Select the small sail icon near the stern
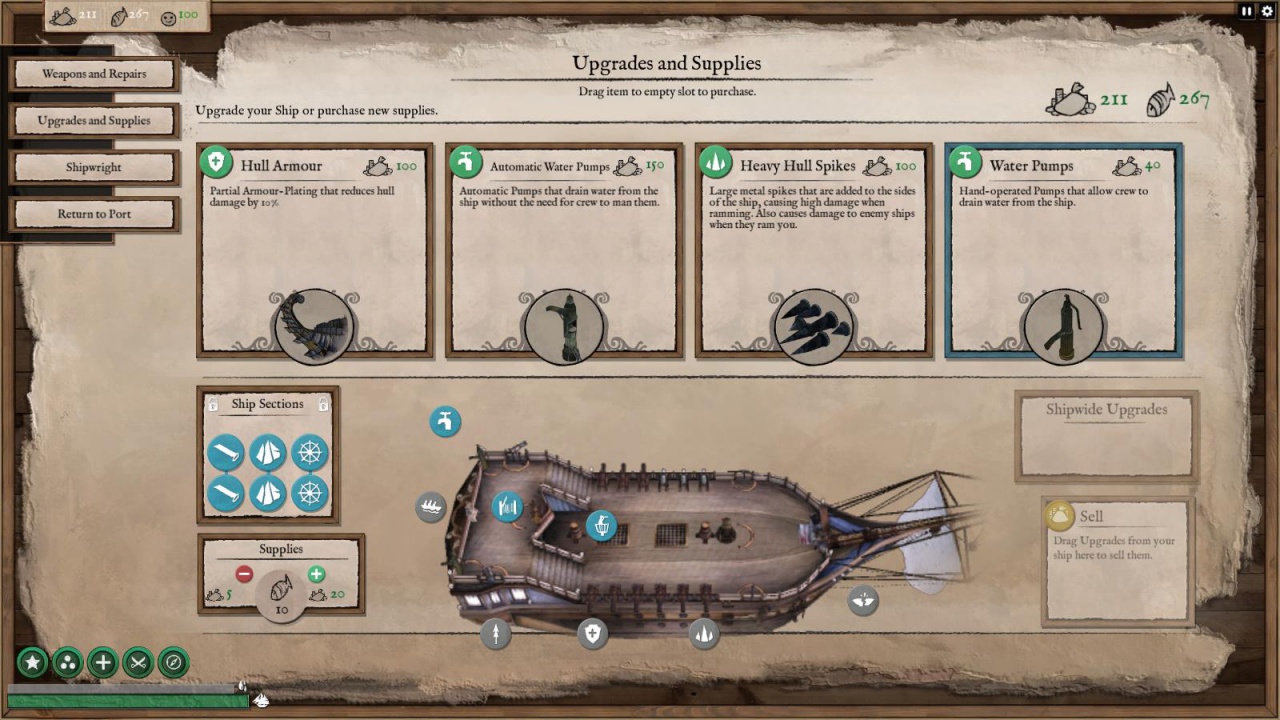Viewport: 1280px width, 720px height. click(862, 600)
